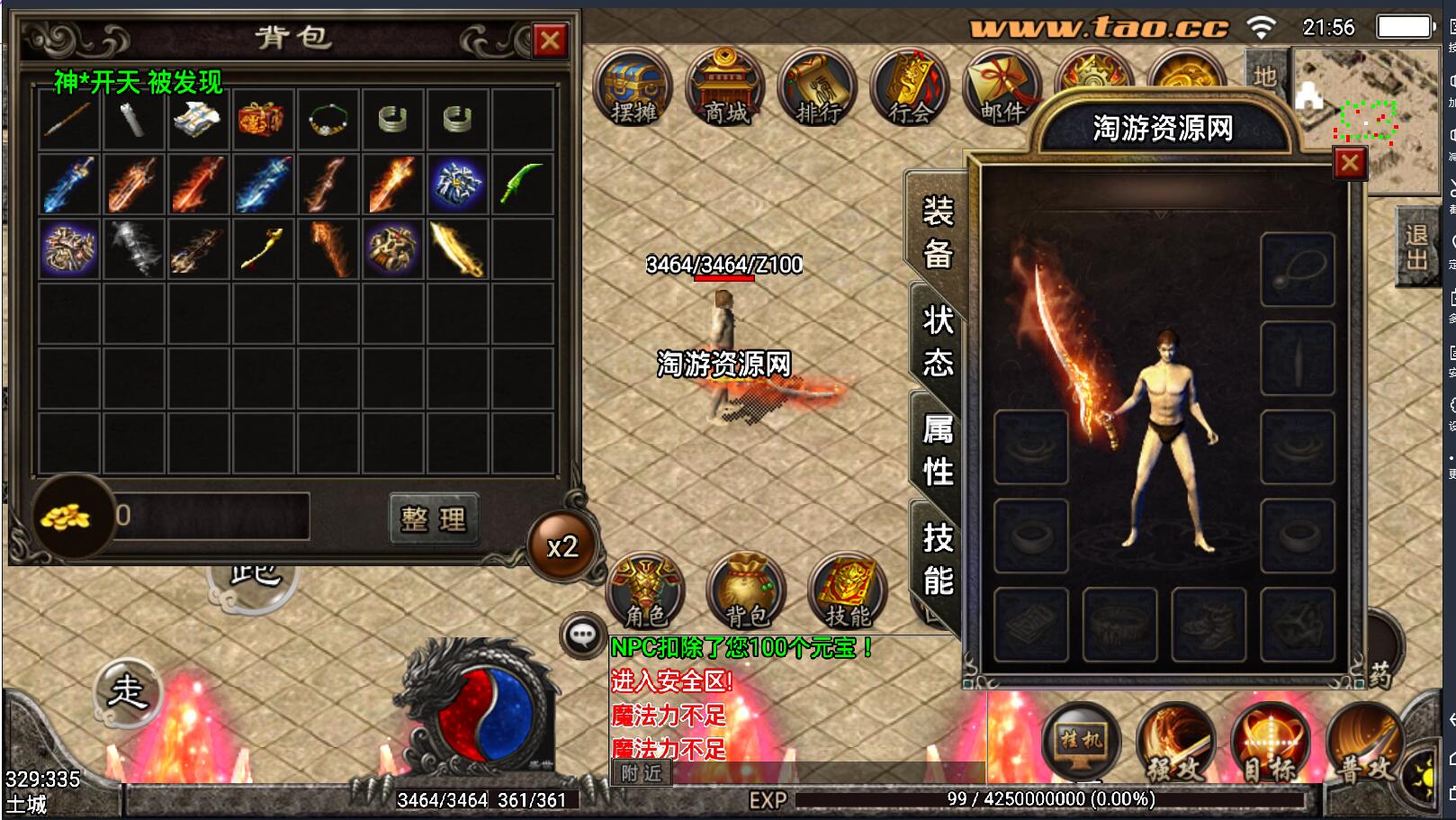Check the 邮件 mail icon
The width and height of the screenshot is (1456, 820).
click(1001, 89)
